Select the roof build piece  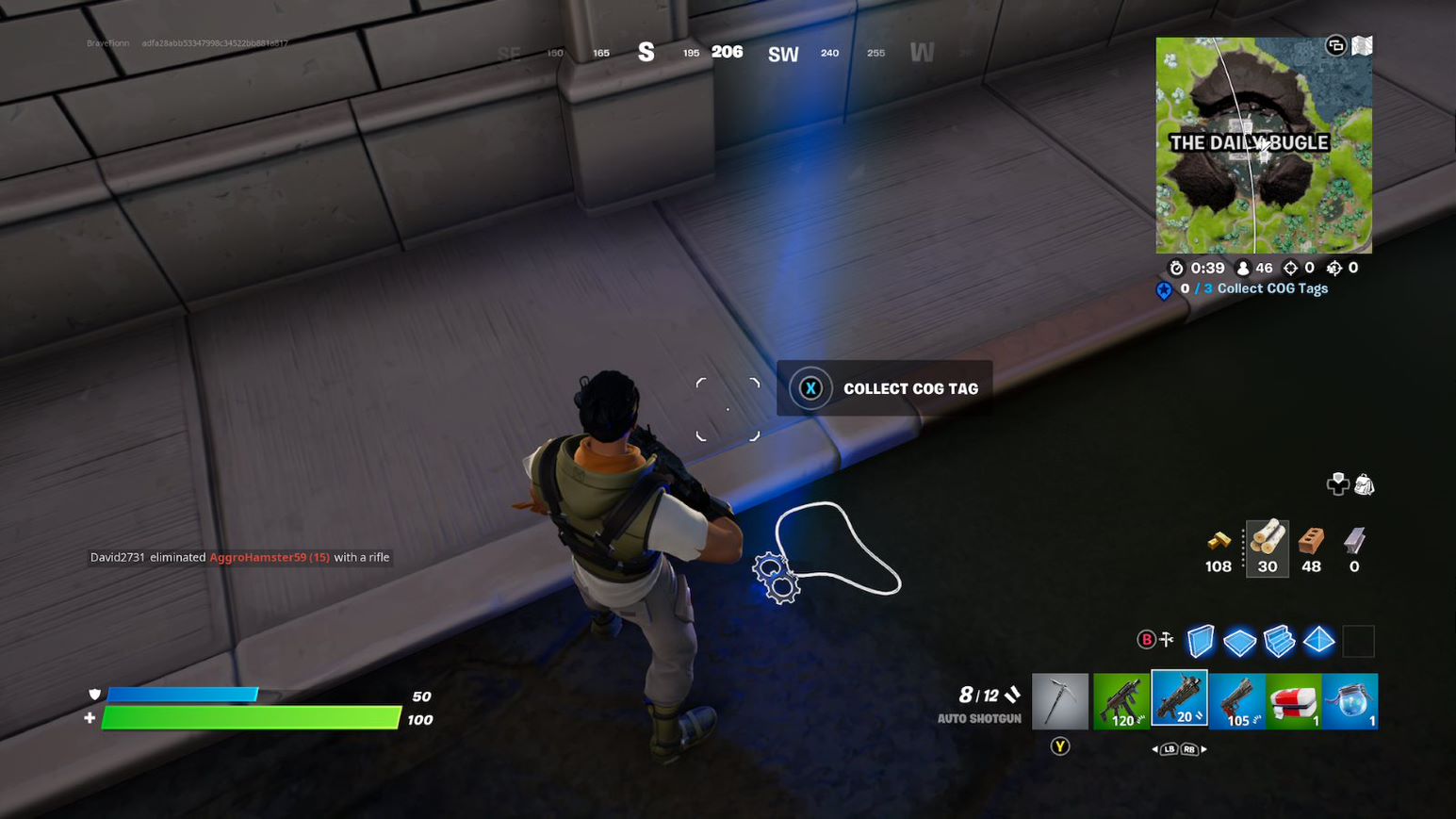(x=1318, y=642)
